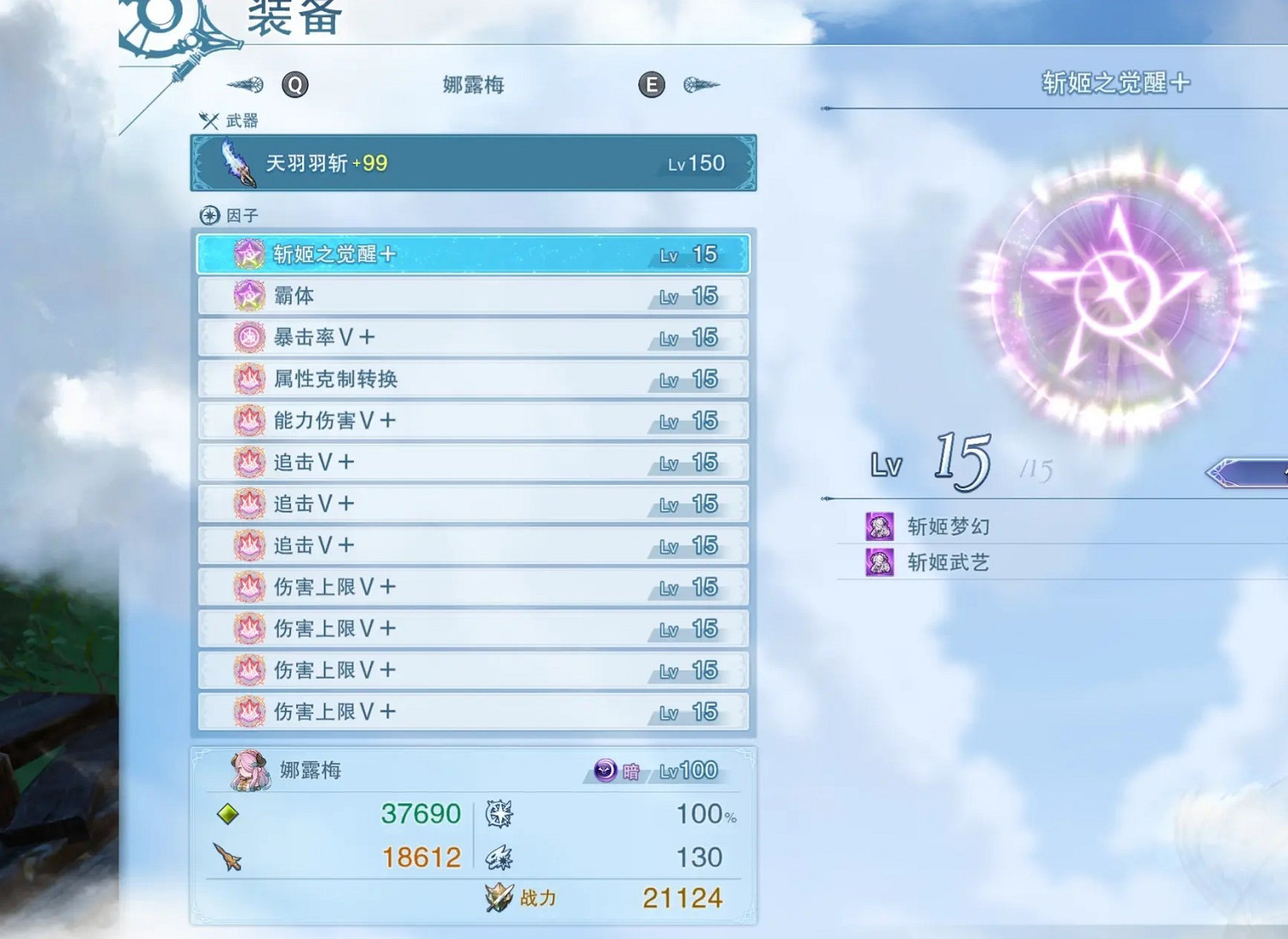This screenshot has height=939, width=1288.
Task: Open the 属性克制转换 factor entry
Action: pos(472,378)
